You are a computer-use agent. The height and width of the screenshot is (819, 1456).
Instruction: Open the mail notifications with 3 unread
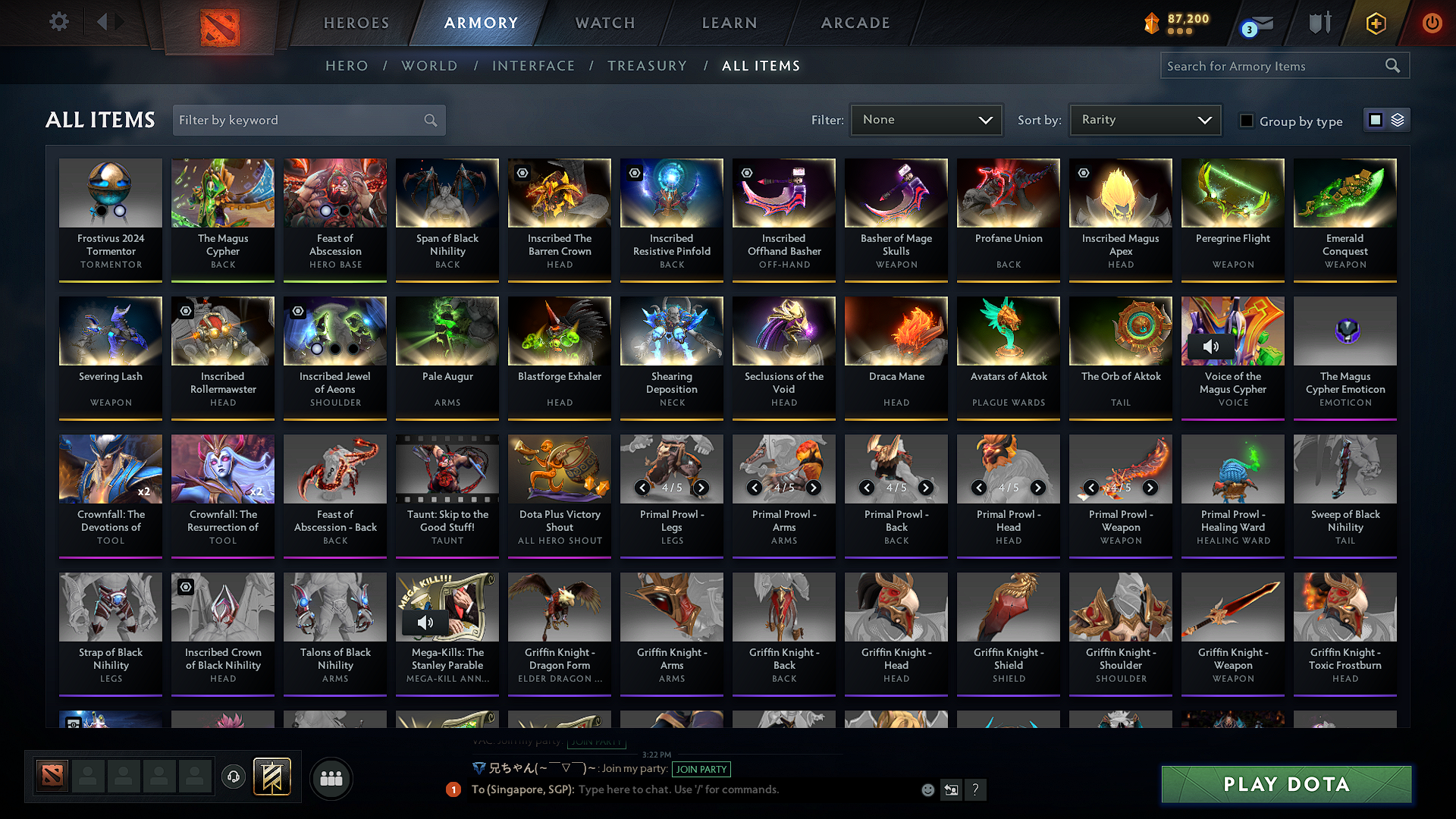[1250, 24]
